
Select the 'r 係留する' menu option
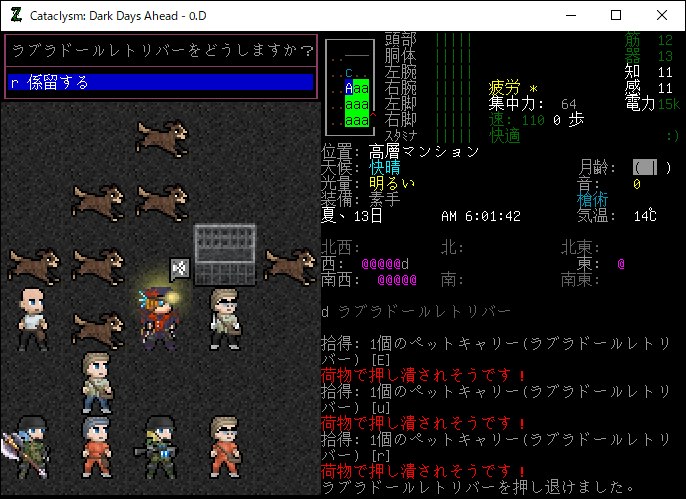click(160, 82)
